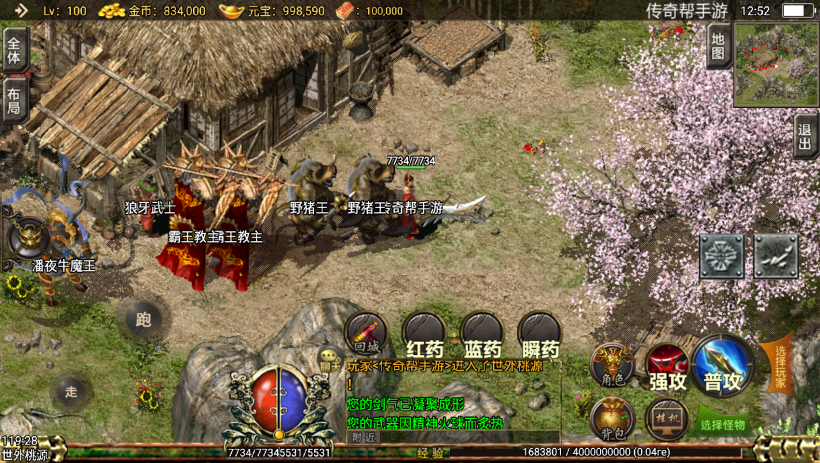Open the 聊天 chat bubble
The height and width of the screenshot is (463, 820).
(x=330, y=357)
